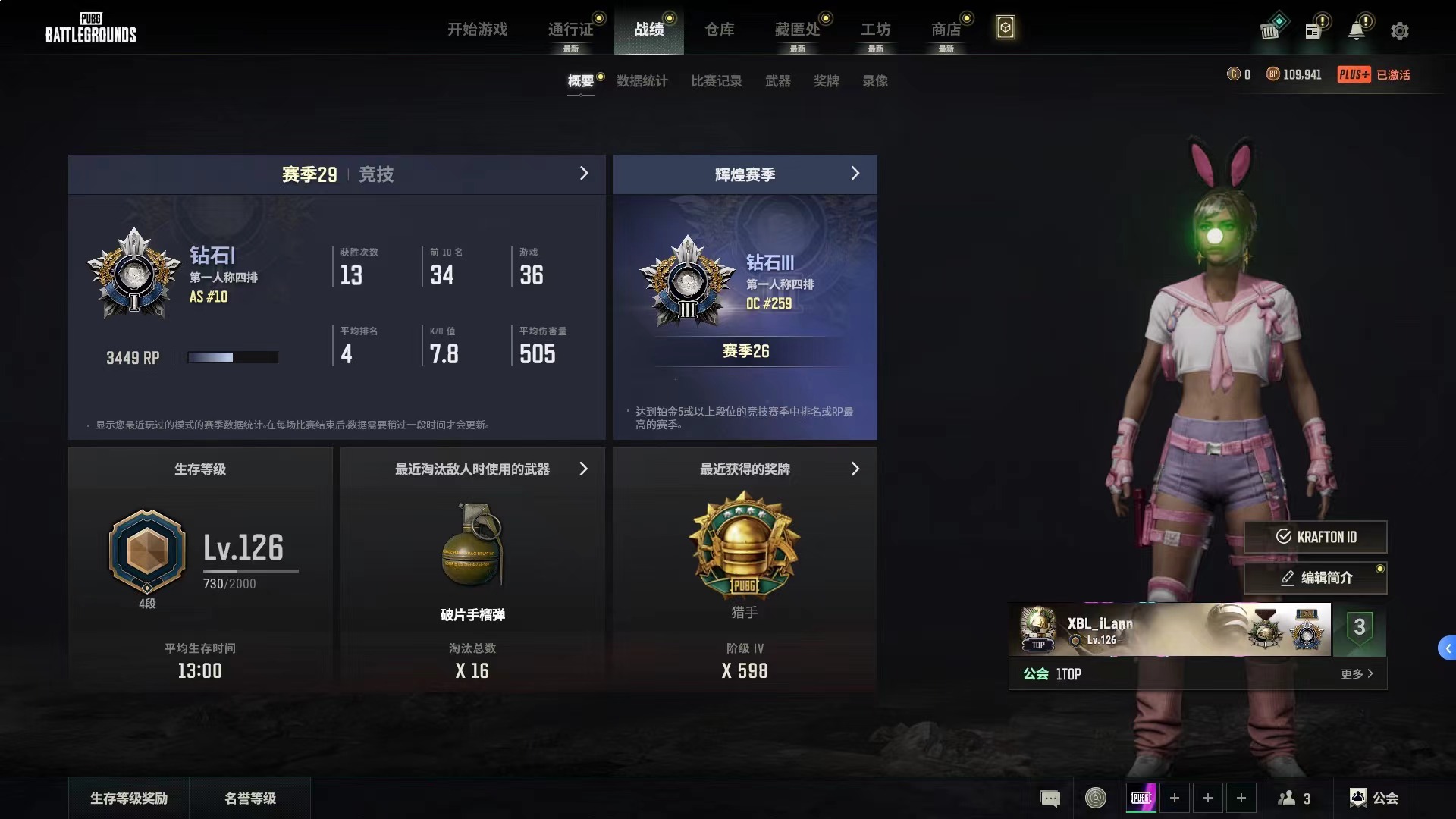Open the chat message icon in bottom bar
Image resolution: width=1456 pixels, height=819 pixels.
(x=1050, y=798)
